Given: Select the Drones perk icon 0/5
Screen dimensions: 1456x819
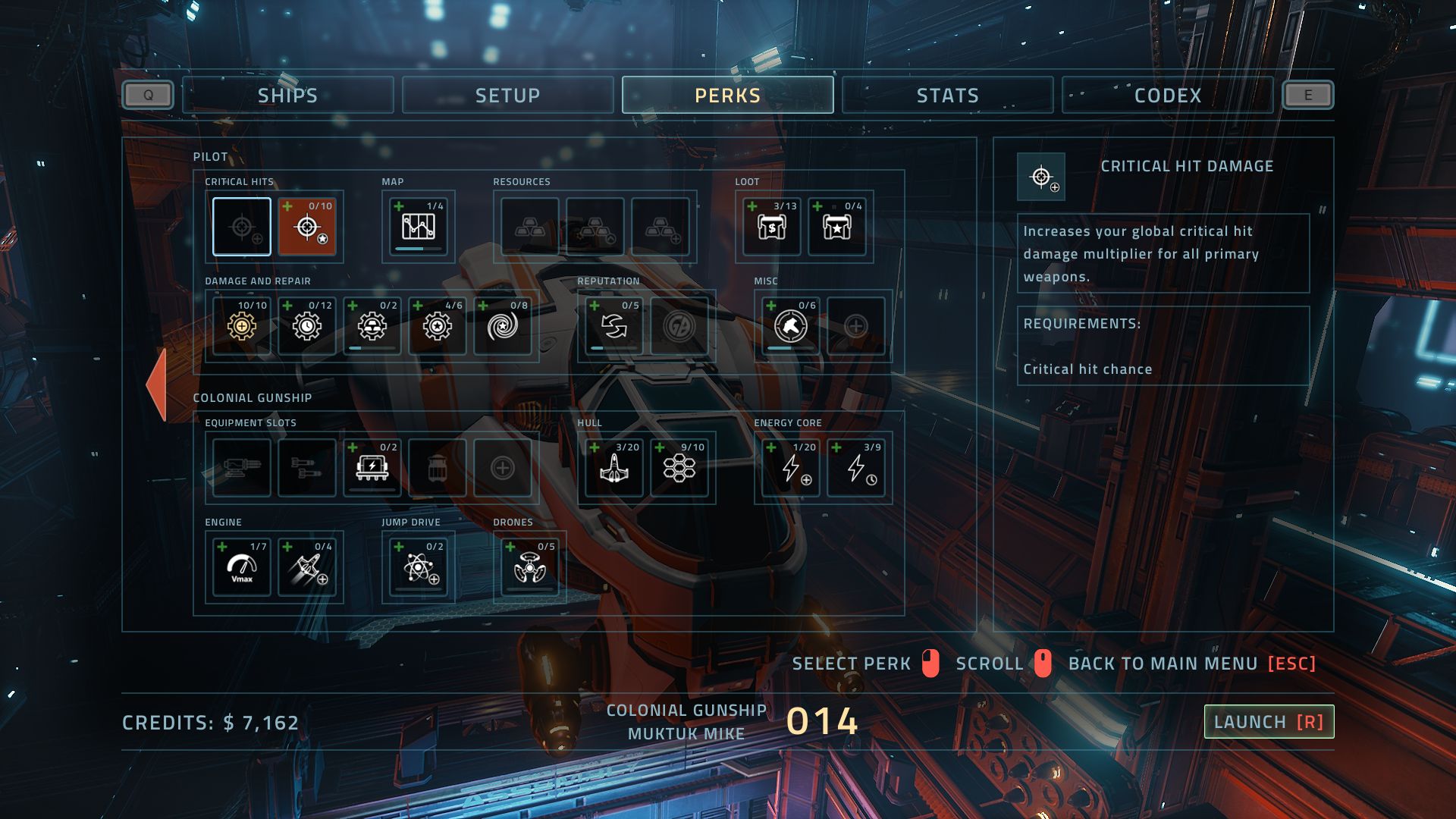Looking at the screenshot, I should tap(530, 567).
